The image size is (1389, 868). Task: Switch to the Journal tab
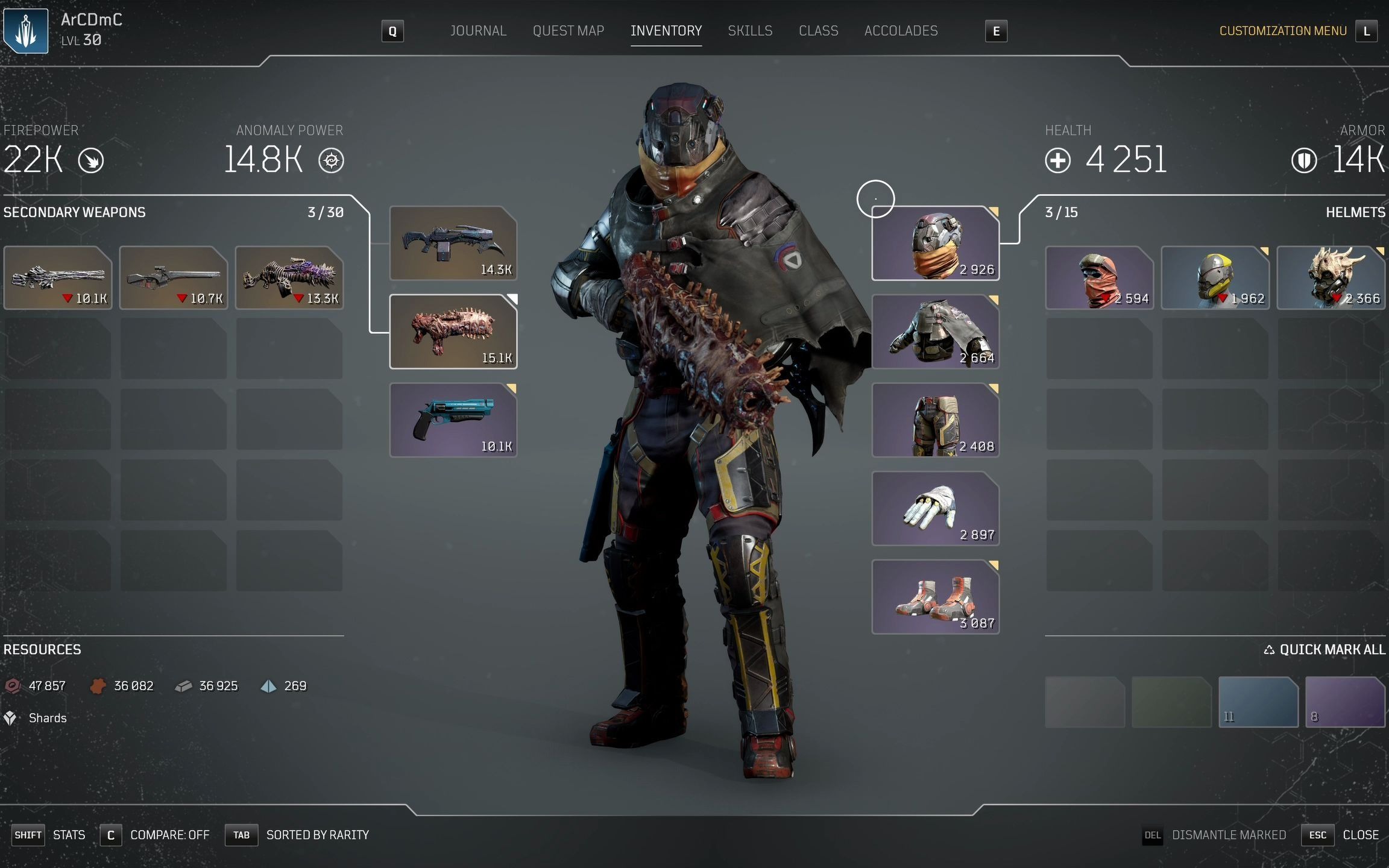point(478,31)
